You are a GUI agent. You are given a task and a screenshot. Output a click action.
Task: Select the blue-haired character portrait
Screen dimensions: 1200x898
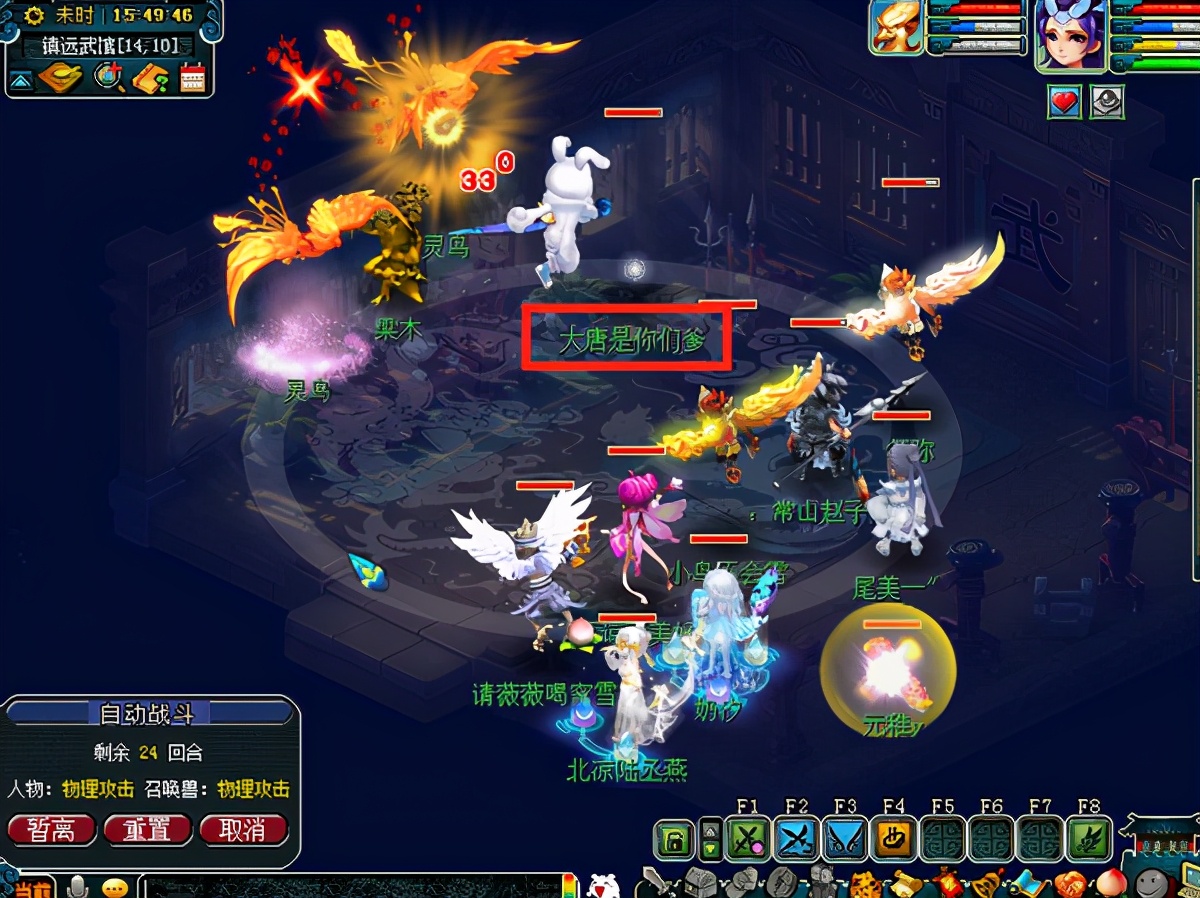(1071, 37)
